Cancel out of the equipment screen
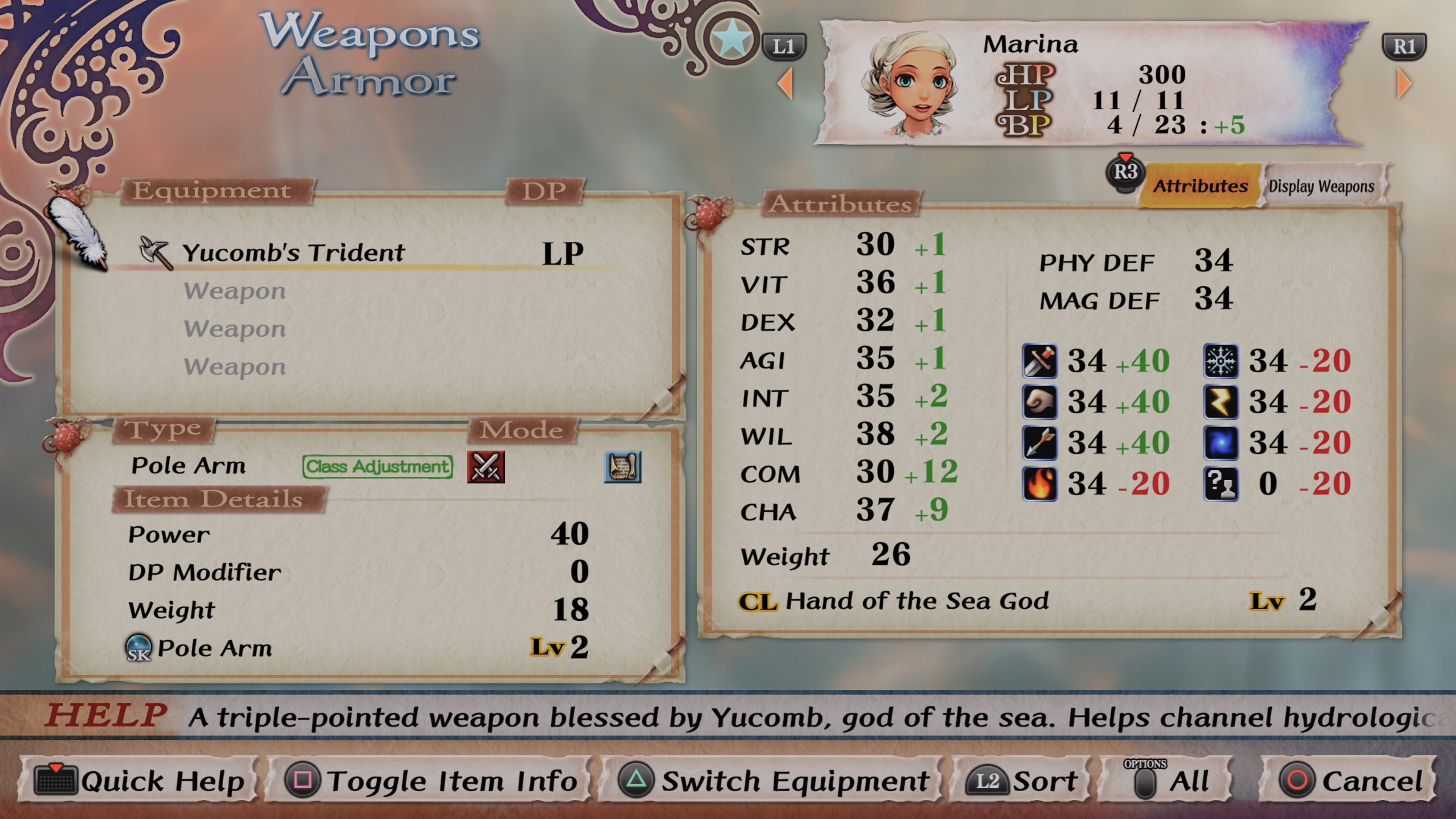This screenshot has width=1456, height=819. click(x=1351, y=781)
